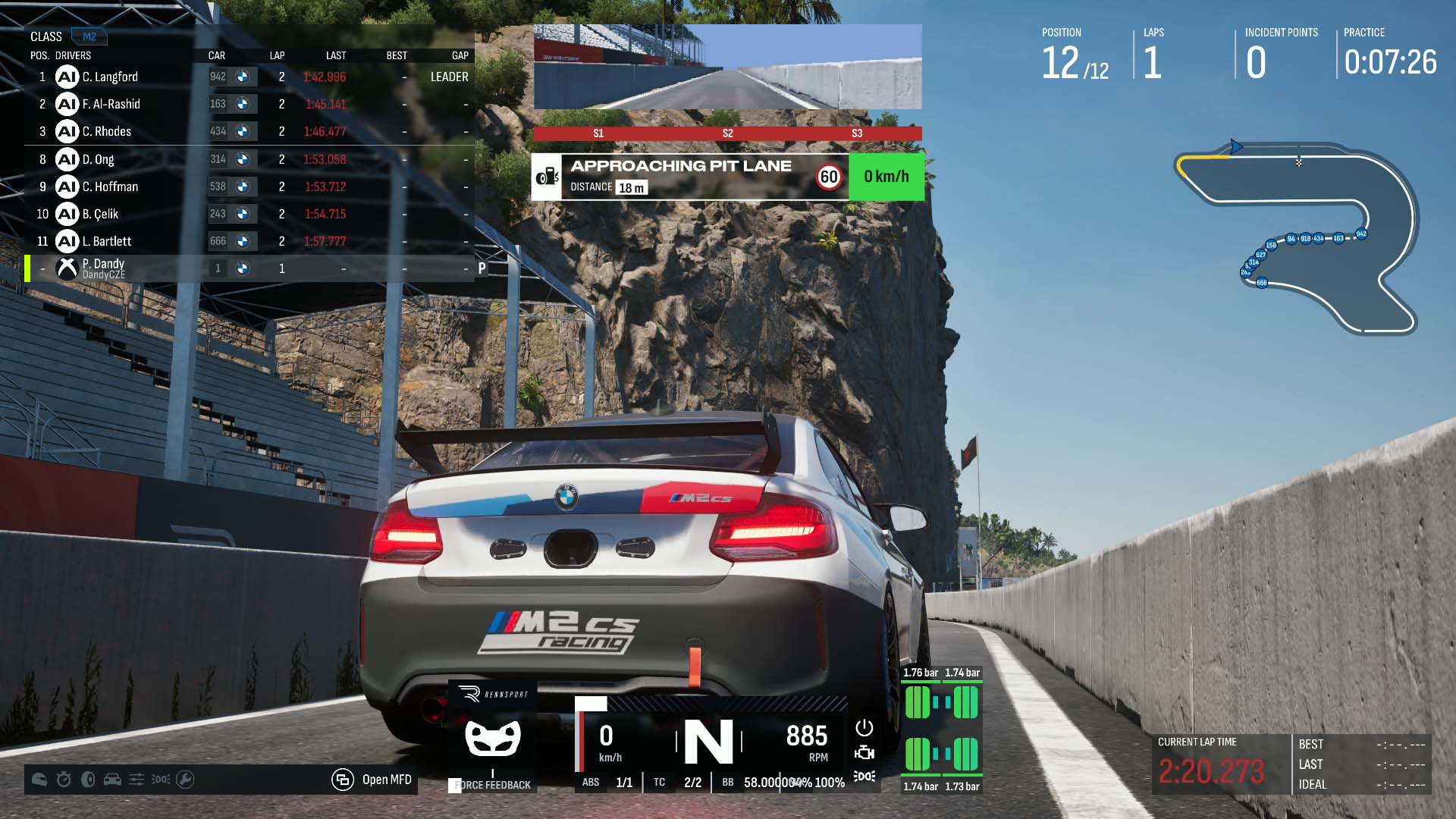The height and width of the screenshot is (819, 1456).
Task: Open the MFD panel
Action: pos(373,780)
